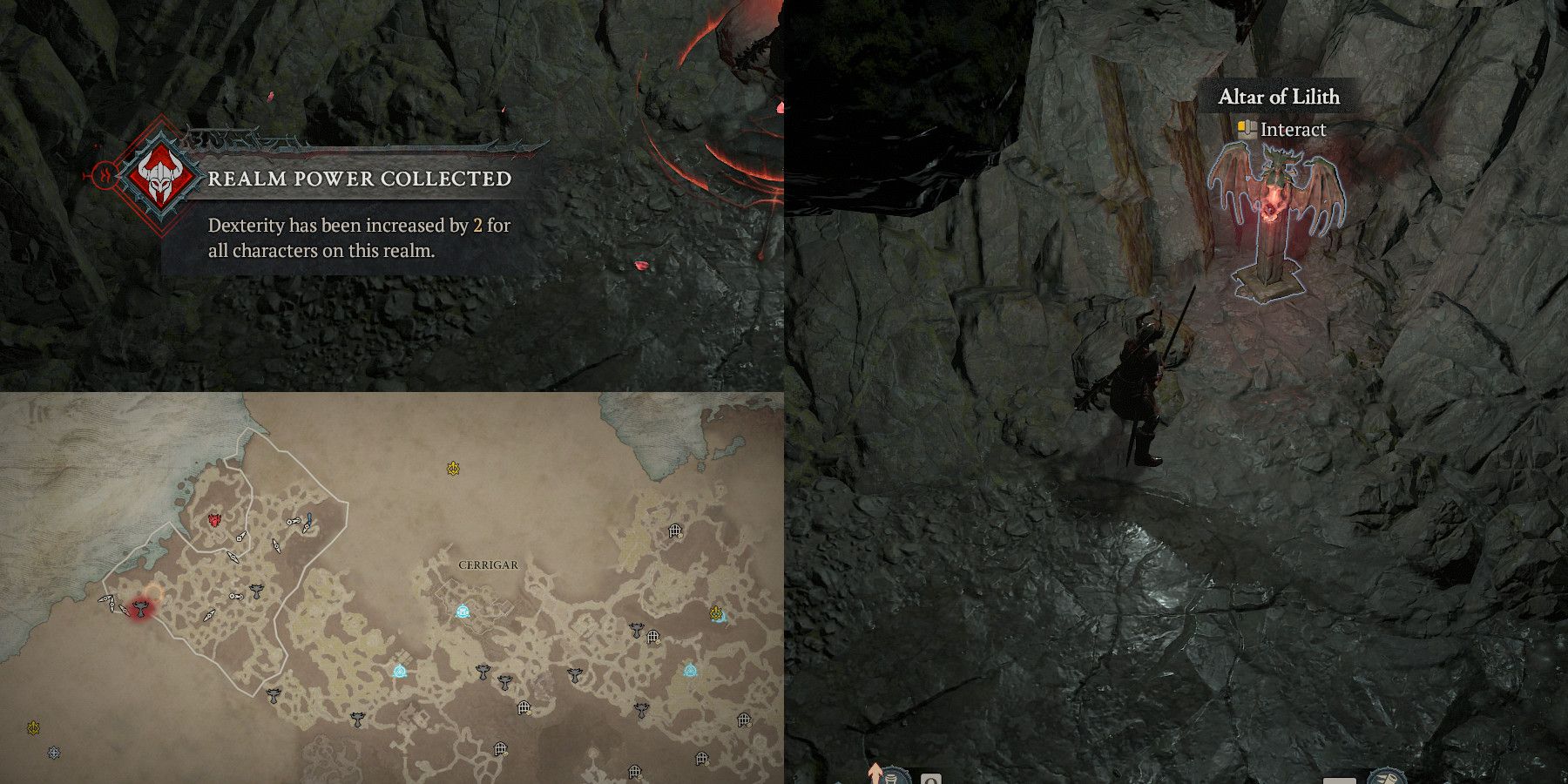Image resolution: width=1568 pixels, height=784 pixels.
Task: Click a cellar arrow icon on the western map edge
Action: [x=107, y=600]
